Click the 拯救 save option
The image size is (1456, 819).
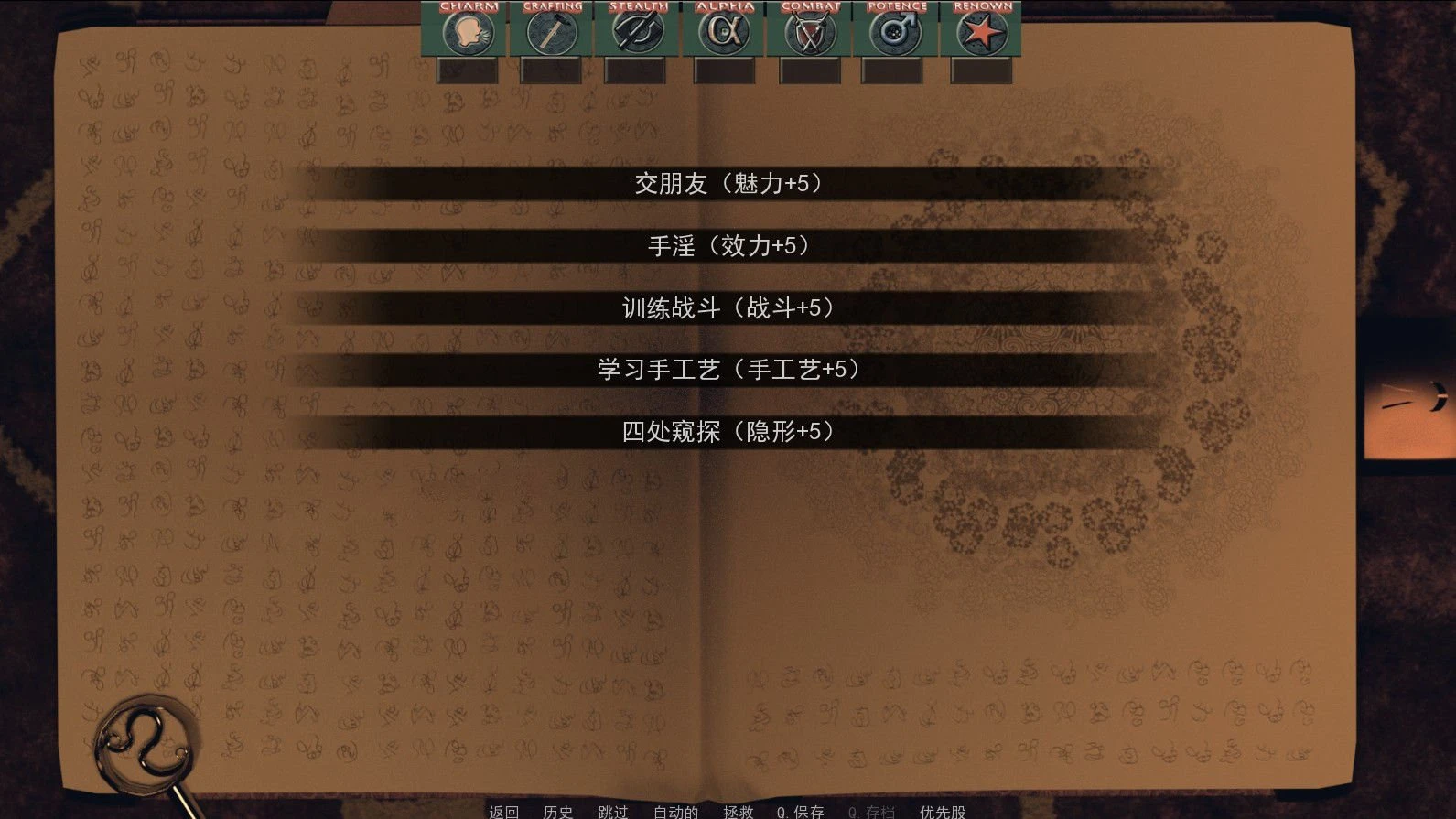(738, 811)
